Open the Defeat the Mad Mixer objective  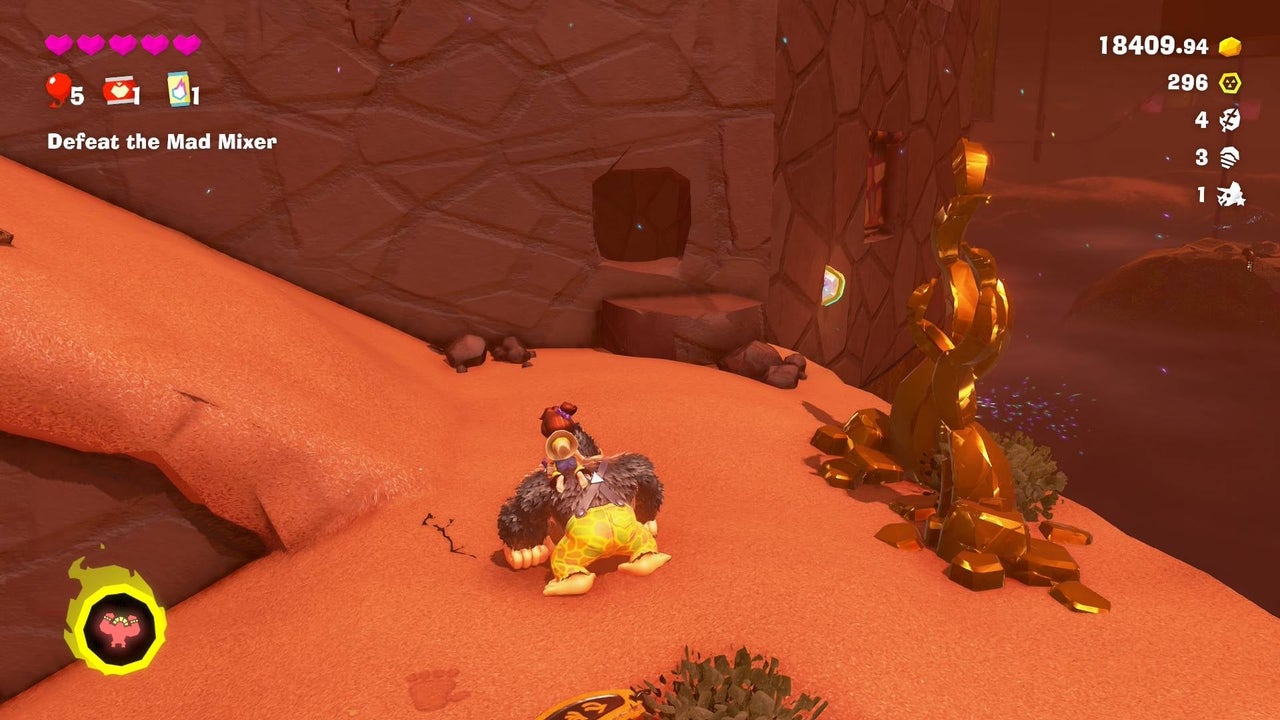click(162, 142)
